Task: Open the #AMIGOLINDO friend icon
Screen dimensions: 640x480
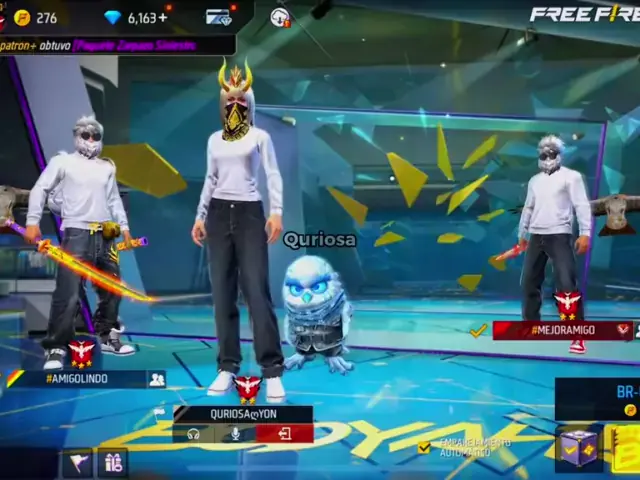Action: click(x=156, y=379)
